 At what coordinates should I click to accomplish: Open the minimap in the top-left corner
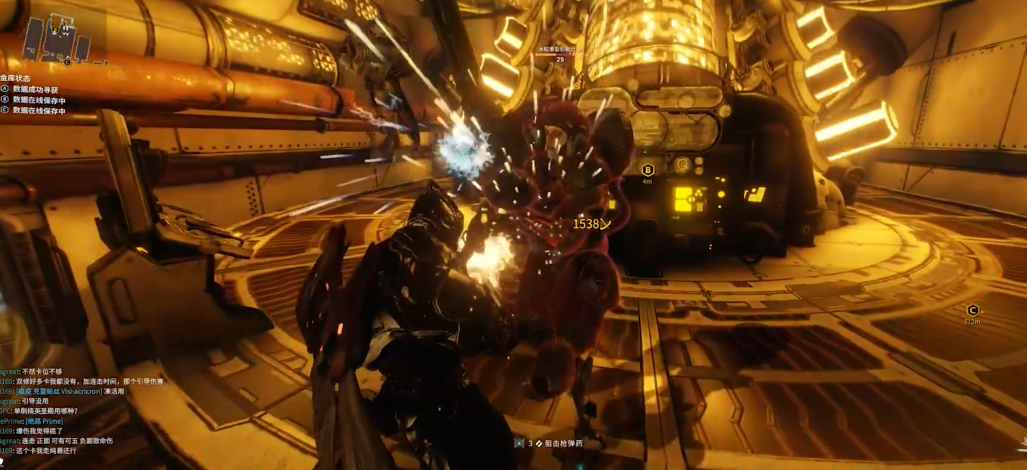point(56,38)
